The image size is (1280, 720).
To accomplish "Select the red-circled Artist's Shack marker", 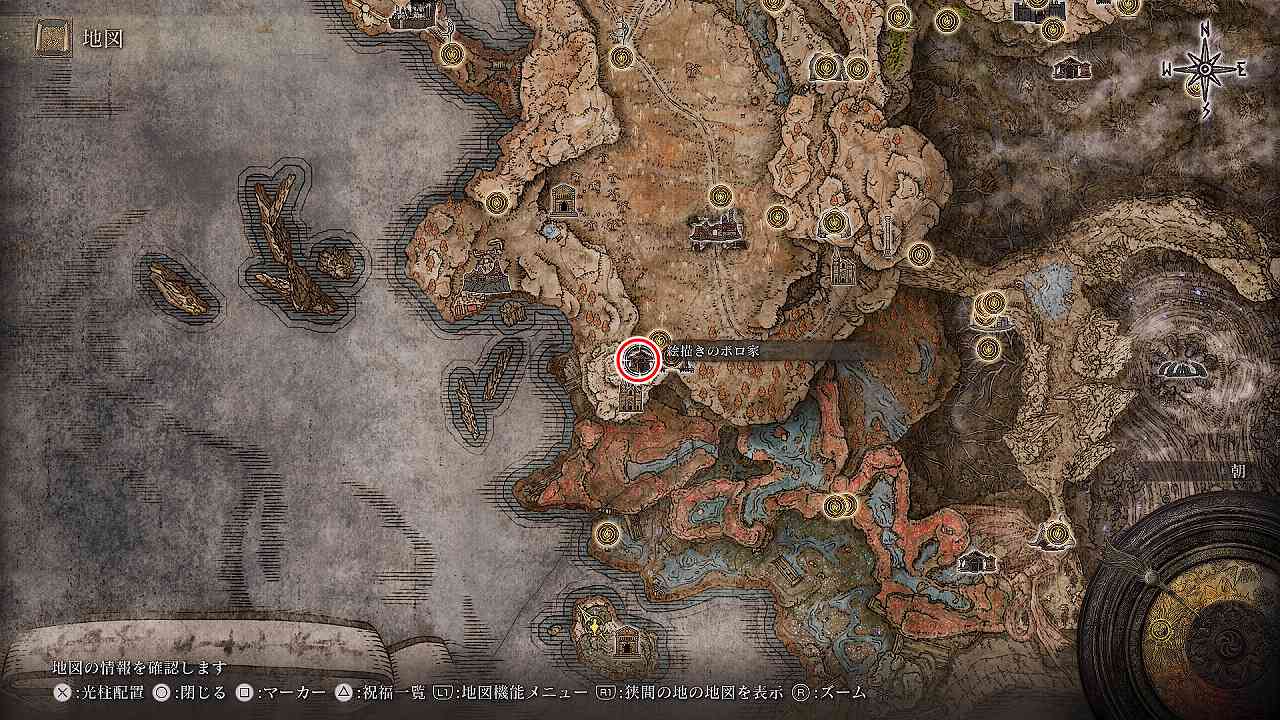I will [x=637, y=359].
